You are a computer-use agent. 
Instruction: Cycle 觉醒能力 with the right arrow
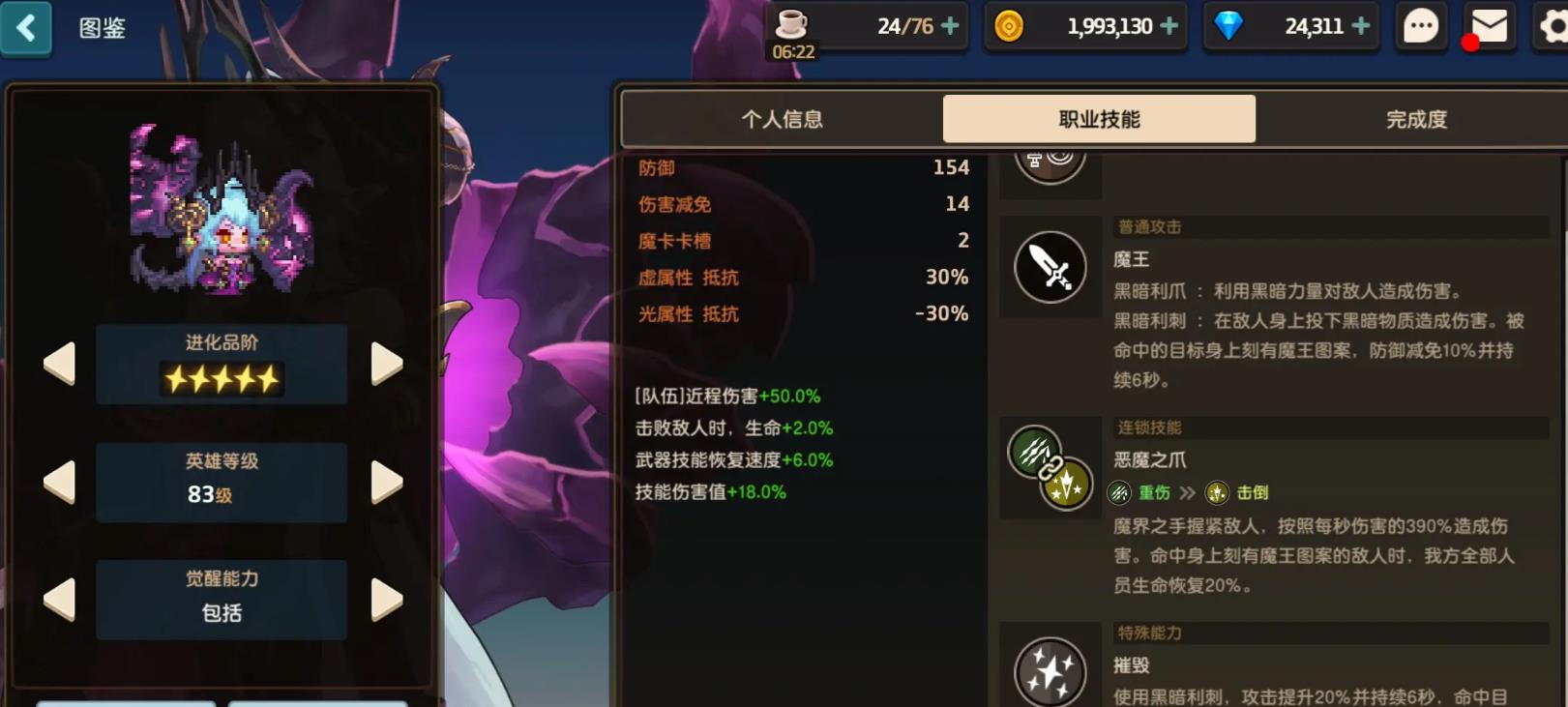[388, 600]
